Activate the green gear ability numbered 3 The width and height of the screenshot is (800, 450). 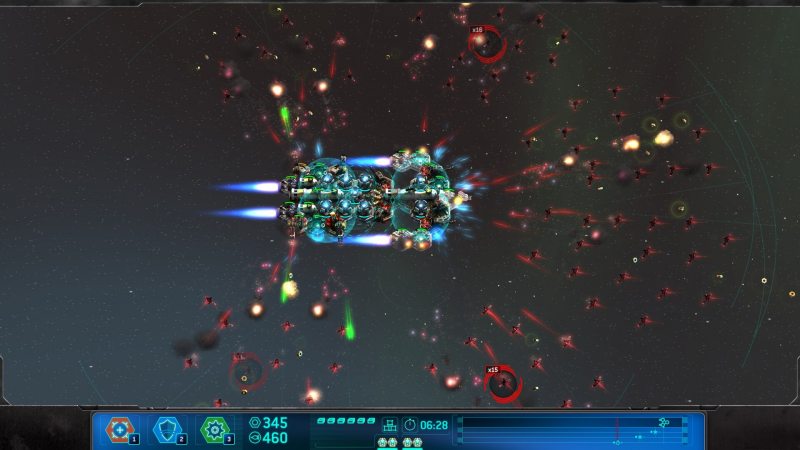click(x=214, y=430)
